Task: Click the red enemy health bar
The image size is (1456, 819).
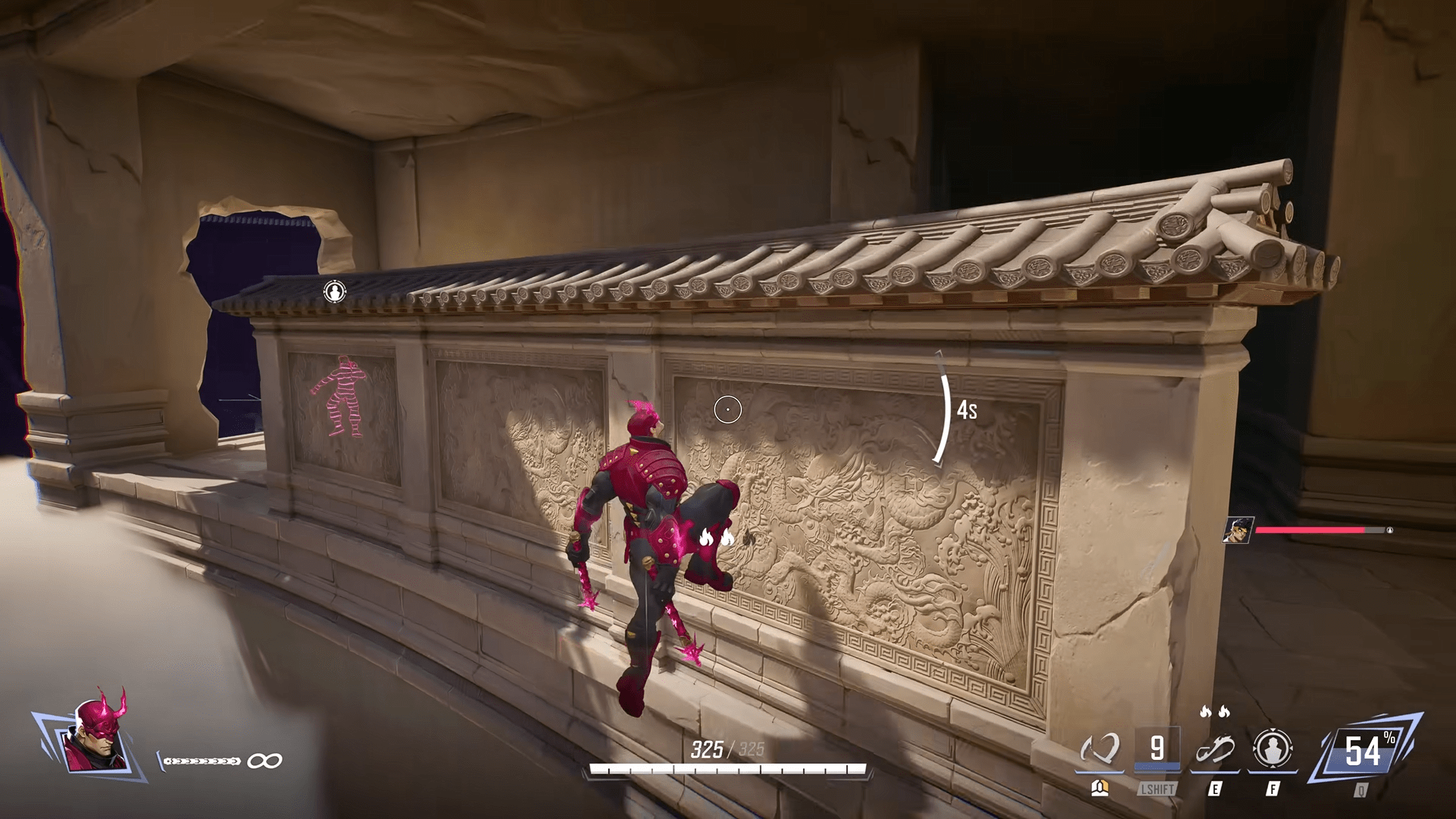Action: tap(1308, 530)
